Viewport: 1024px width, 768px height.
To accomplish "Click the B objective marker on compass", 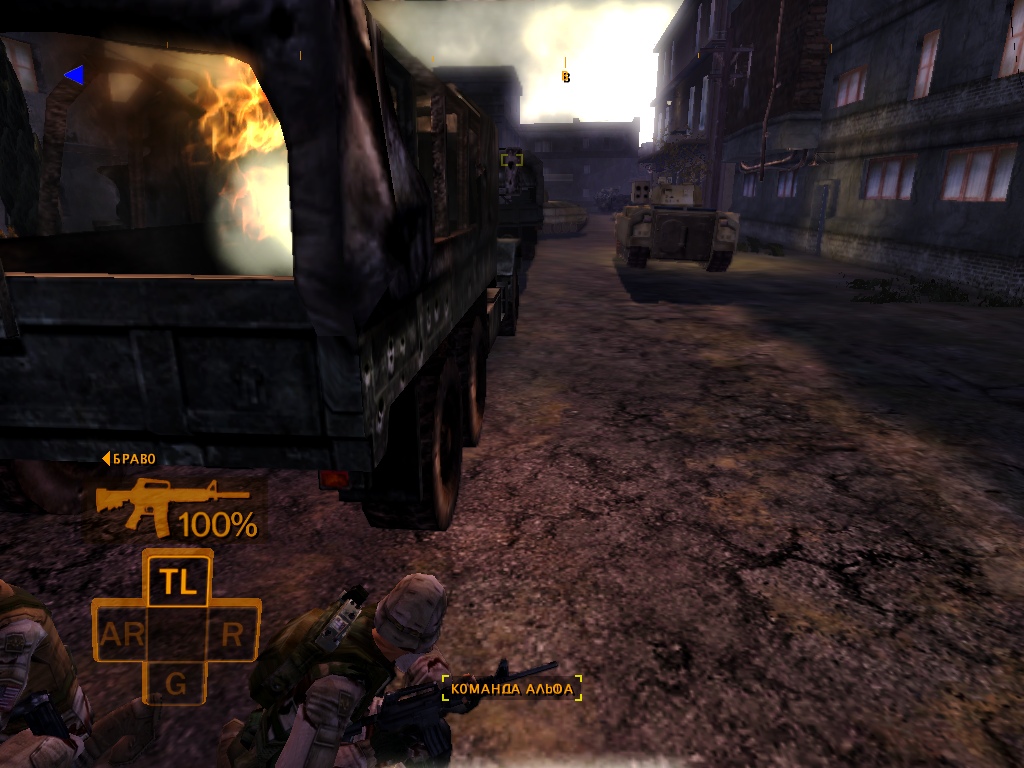I will pyautogui.click(x=566, y=76).
